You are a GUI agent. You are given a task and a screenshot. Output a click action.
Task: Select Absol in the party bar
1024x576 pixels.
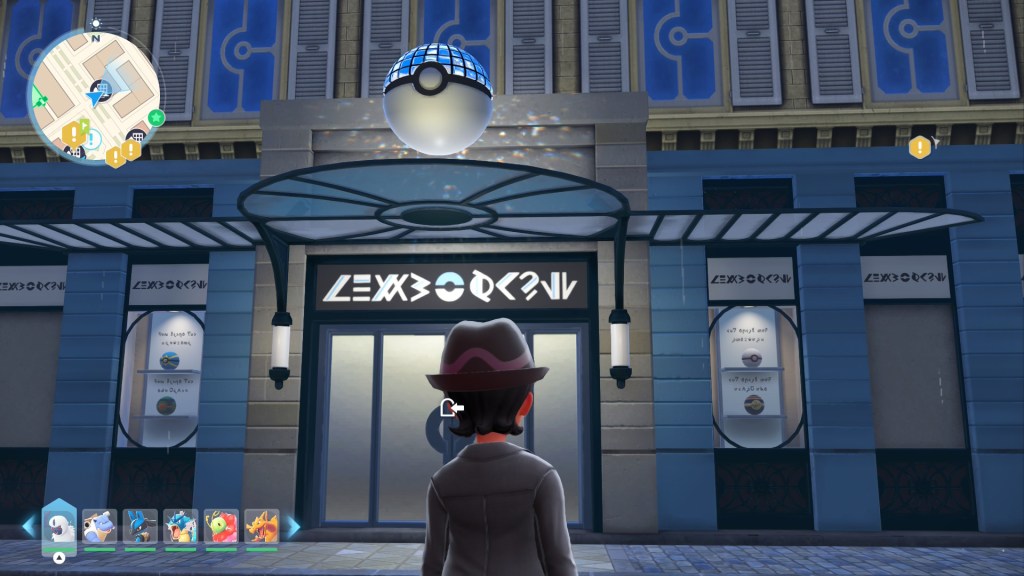click(x=59, y=527)
